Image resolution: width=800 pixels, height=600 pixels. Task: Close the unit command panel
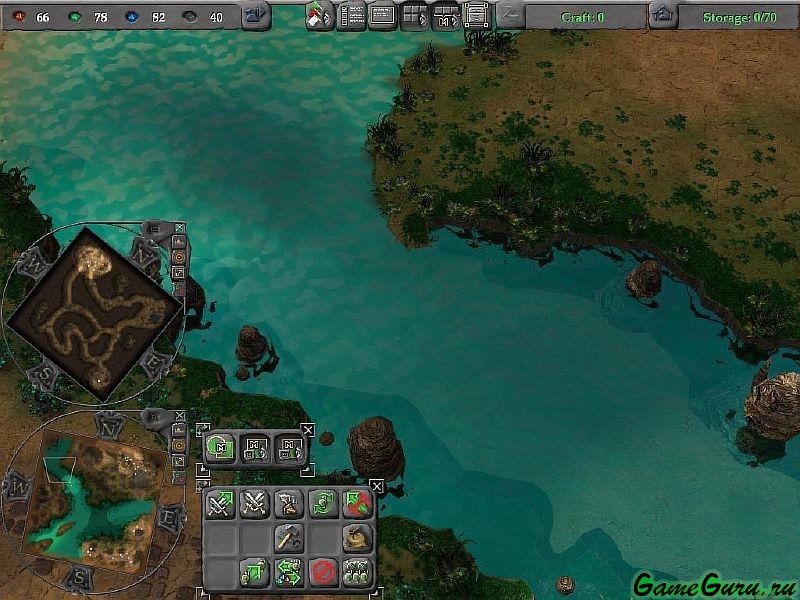point(376,487)
